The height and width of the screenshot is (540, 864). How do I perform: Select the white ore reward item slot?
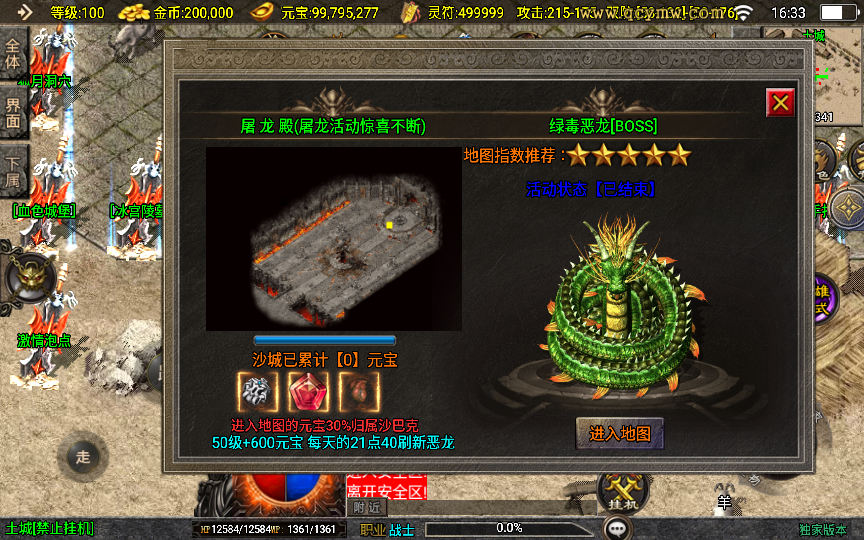coord(258,392)
